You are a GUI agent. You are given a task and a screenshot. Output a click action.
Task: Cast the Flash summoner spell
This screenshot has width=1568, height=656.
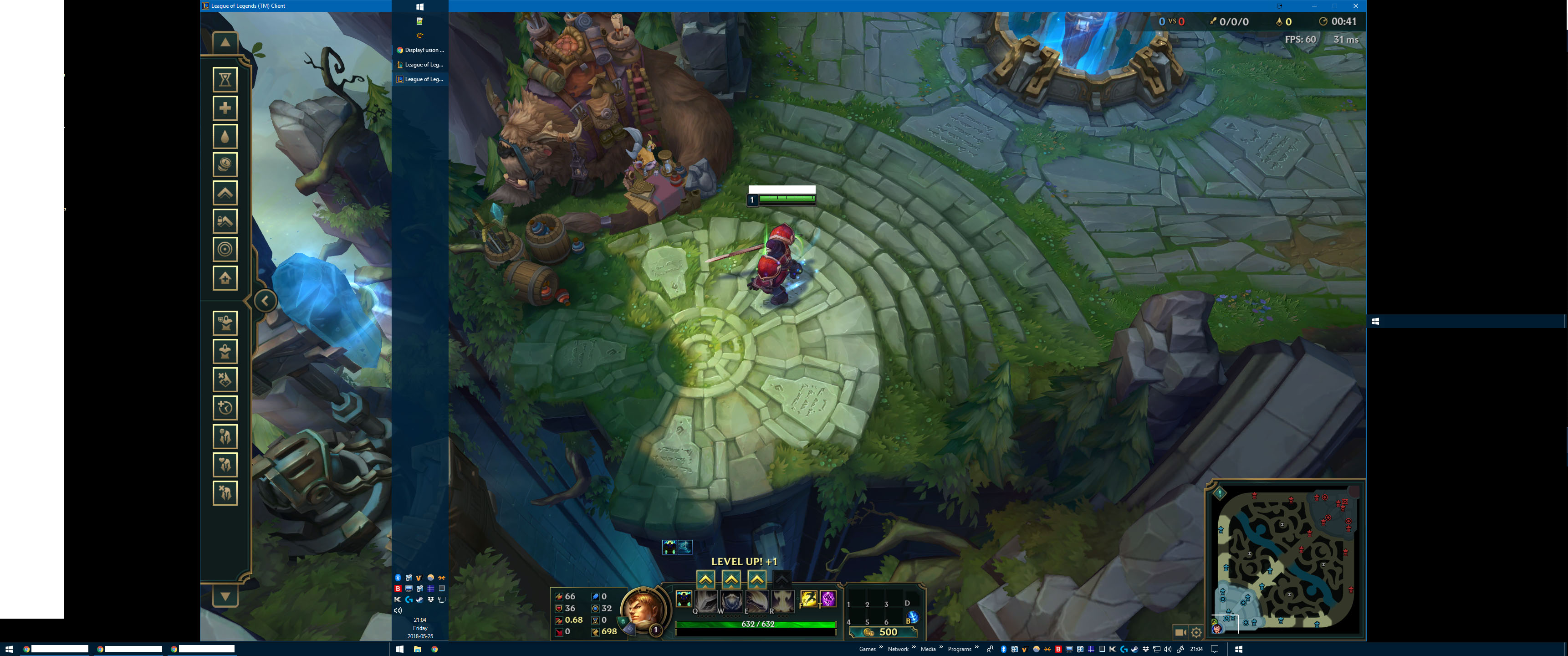point(808,599)
